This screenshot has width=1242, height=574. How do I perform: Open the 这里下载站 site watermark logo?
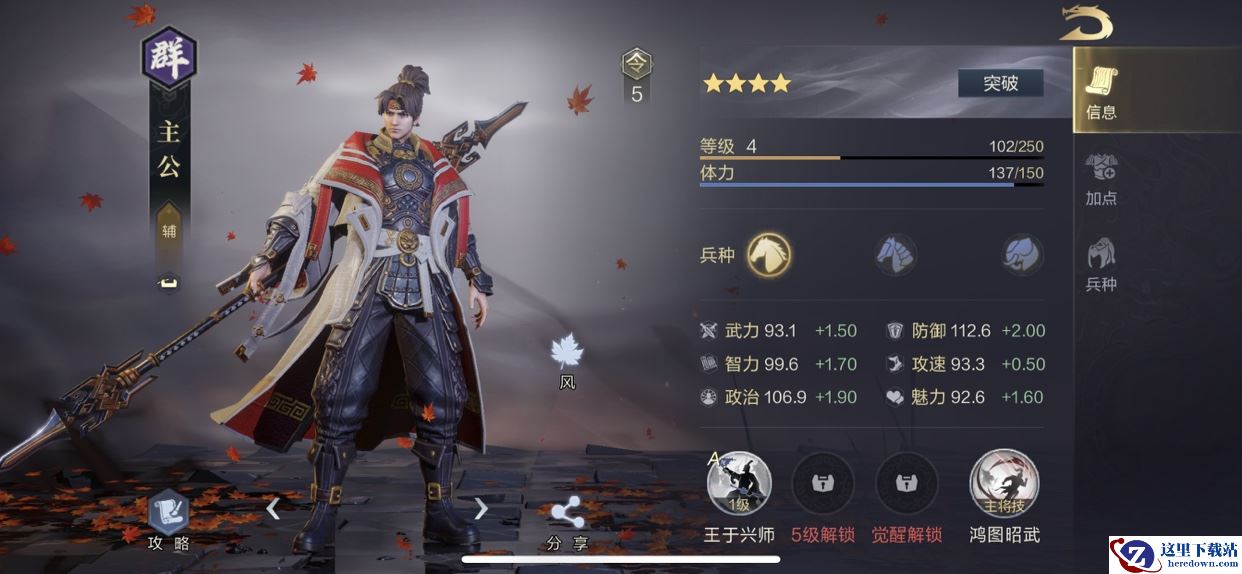tap(1173, 553)
